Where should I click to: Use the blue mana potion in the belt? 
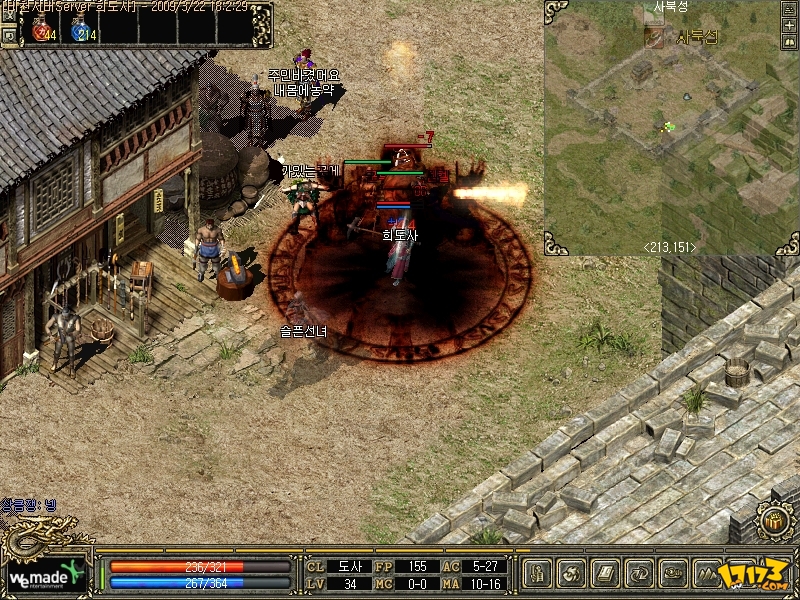pos(82,31)
